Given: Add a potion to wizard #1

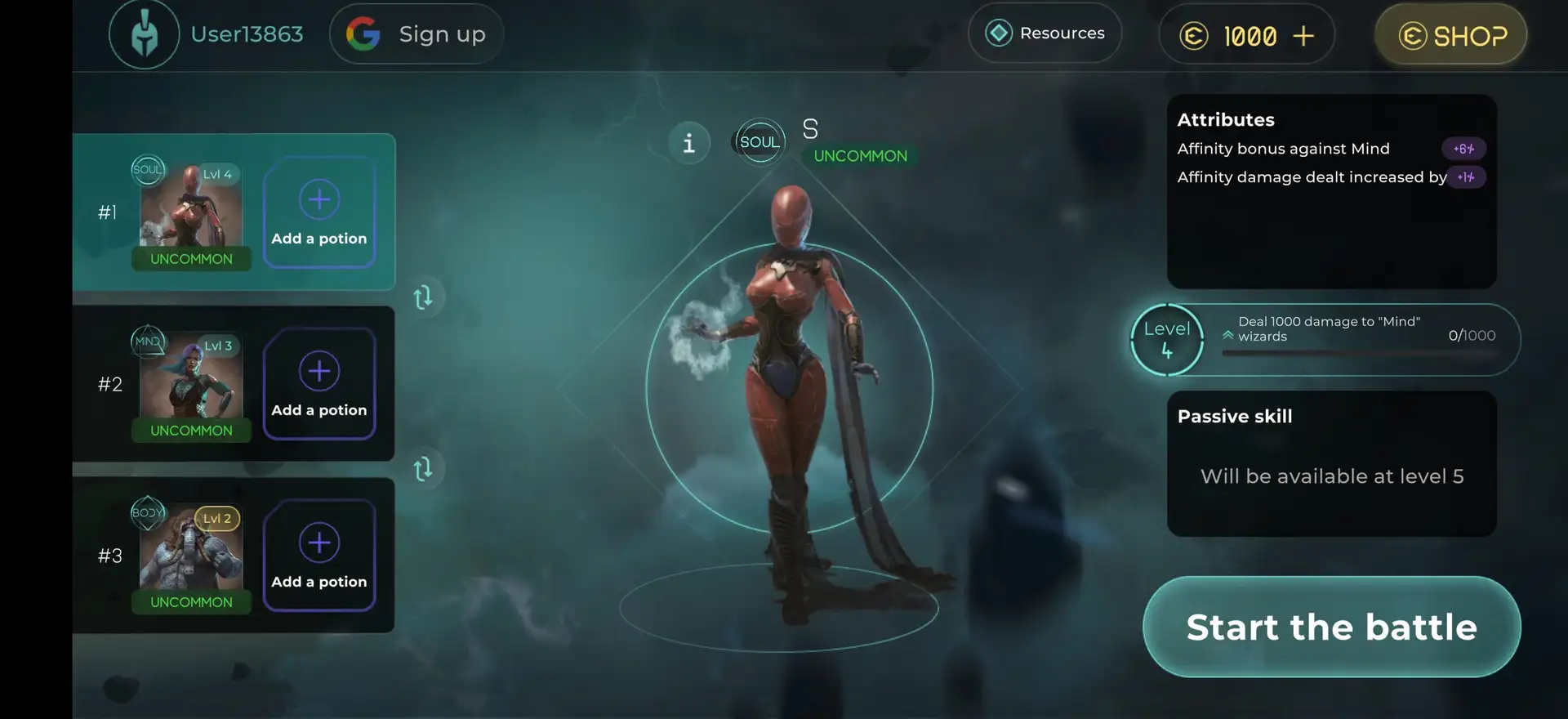Looking at the screenshot, I should click(x=319, y=212).
